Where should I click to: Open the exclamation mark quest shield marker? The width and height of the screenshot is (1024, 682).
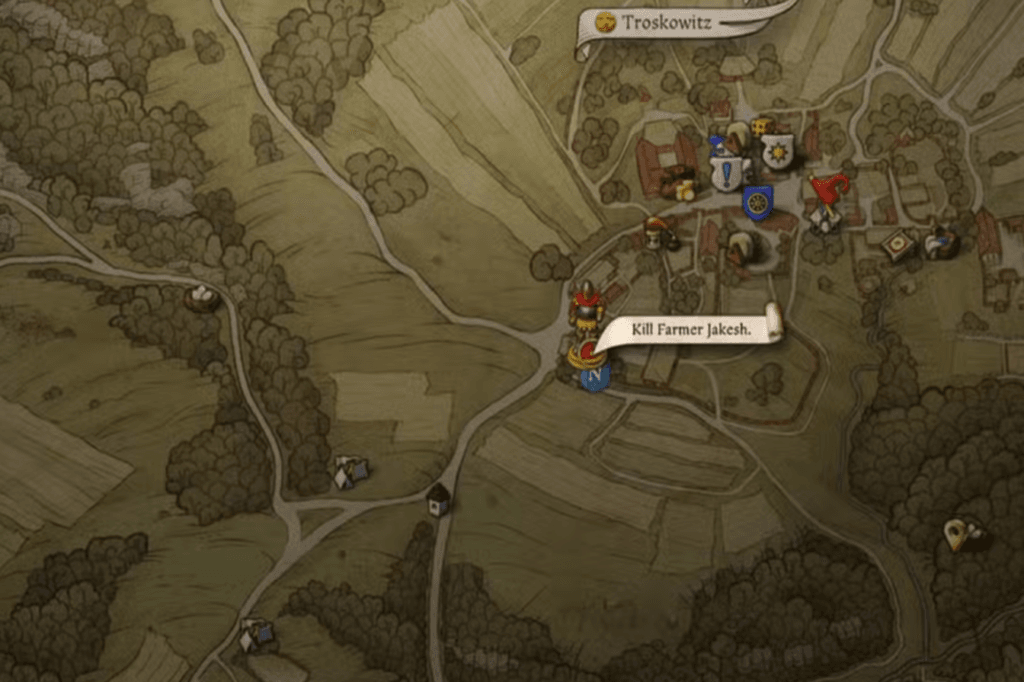click(727, 173)
